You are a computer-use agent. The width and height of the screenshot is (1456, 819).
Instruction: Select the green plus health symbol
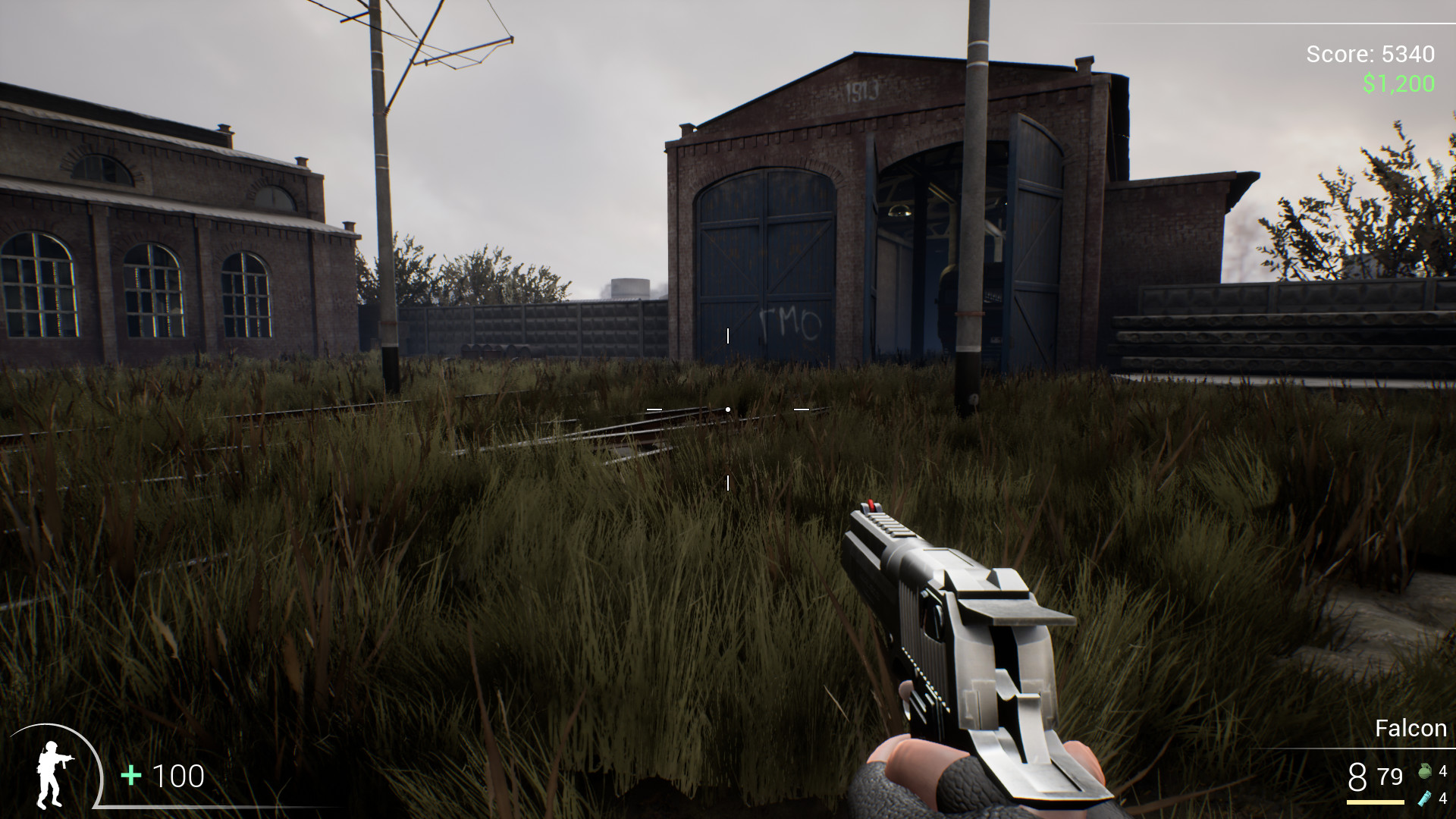[x=130, y=777]
